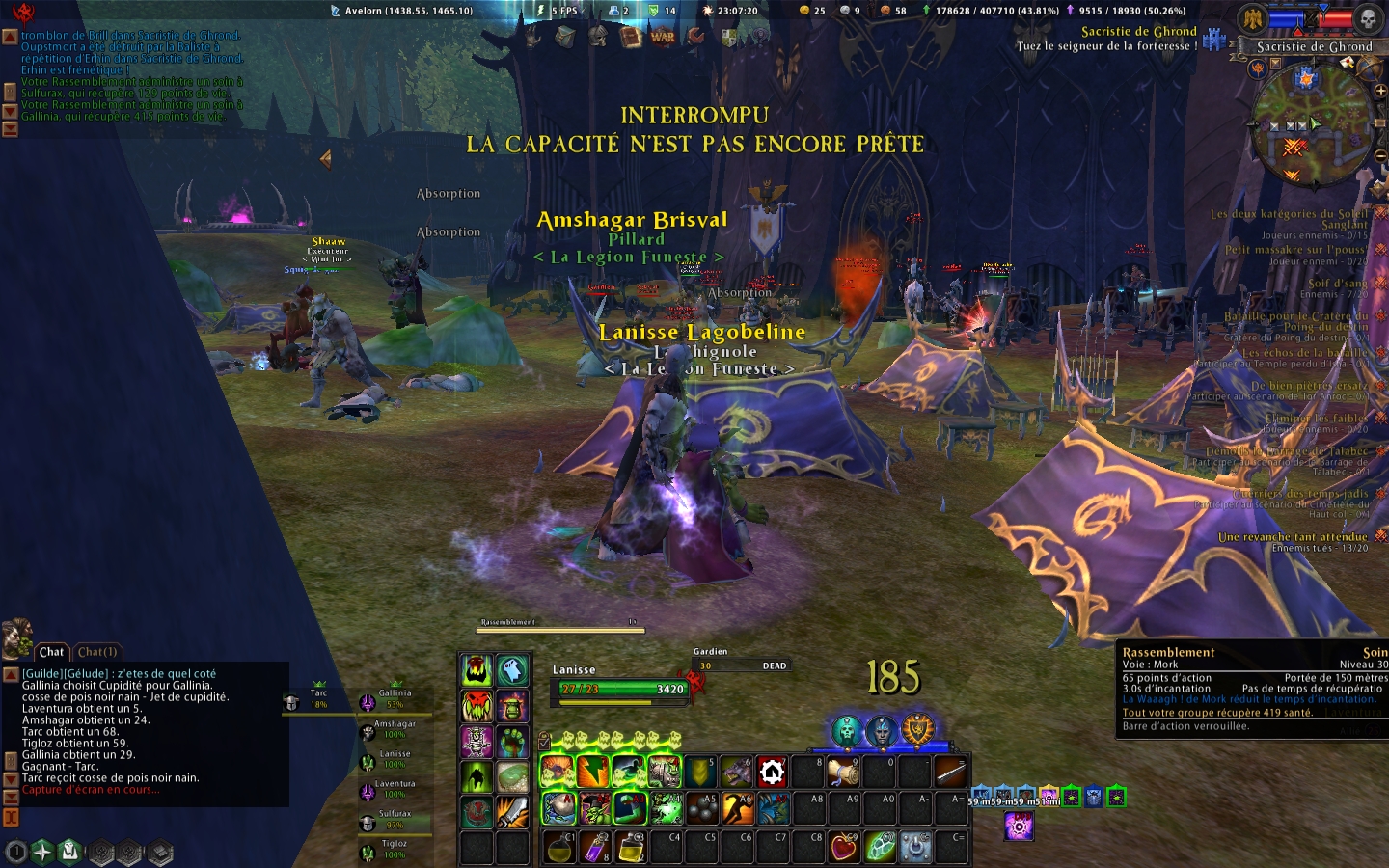Activate the red gear ability slot
This screenshot has width=1389, height=868.
tap(773, 772)
